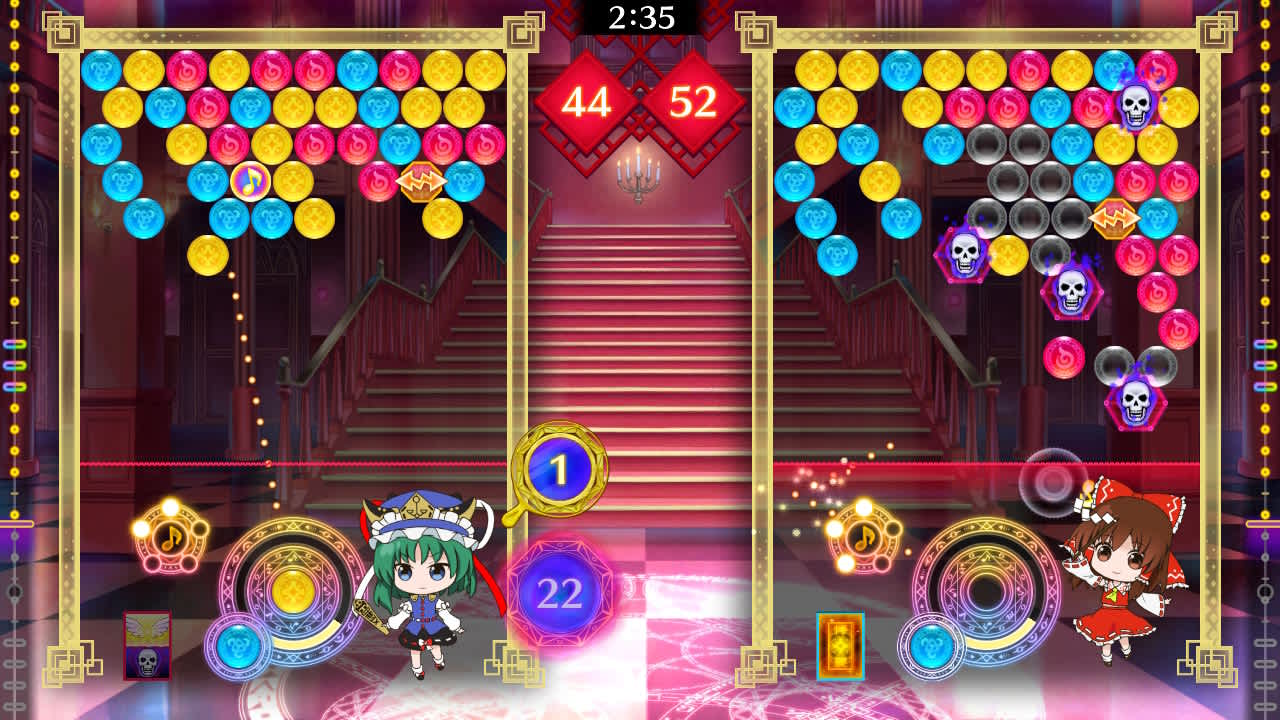Click the right score counter 52
1280x720 pixels.
click(x=695, y=100)
